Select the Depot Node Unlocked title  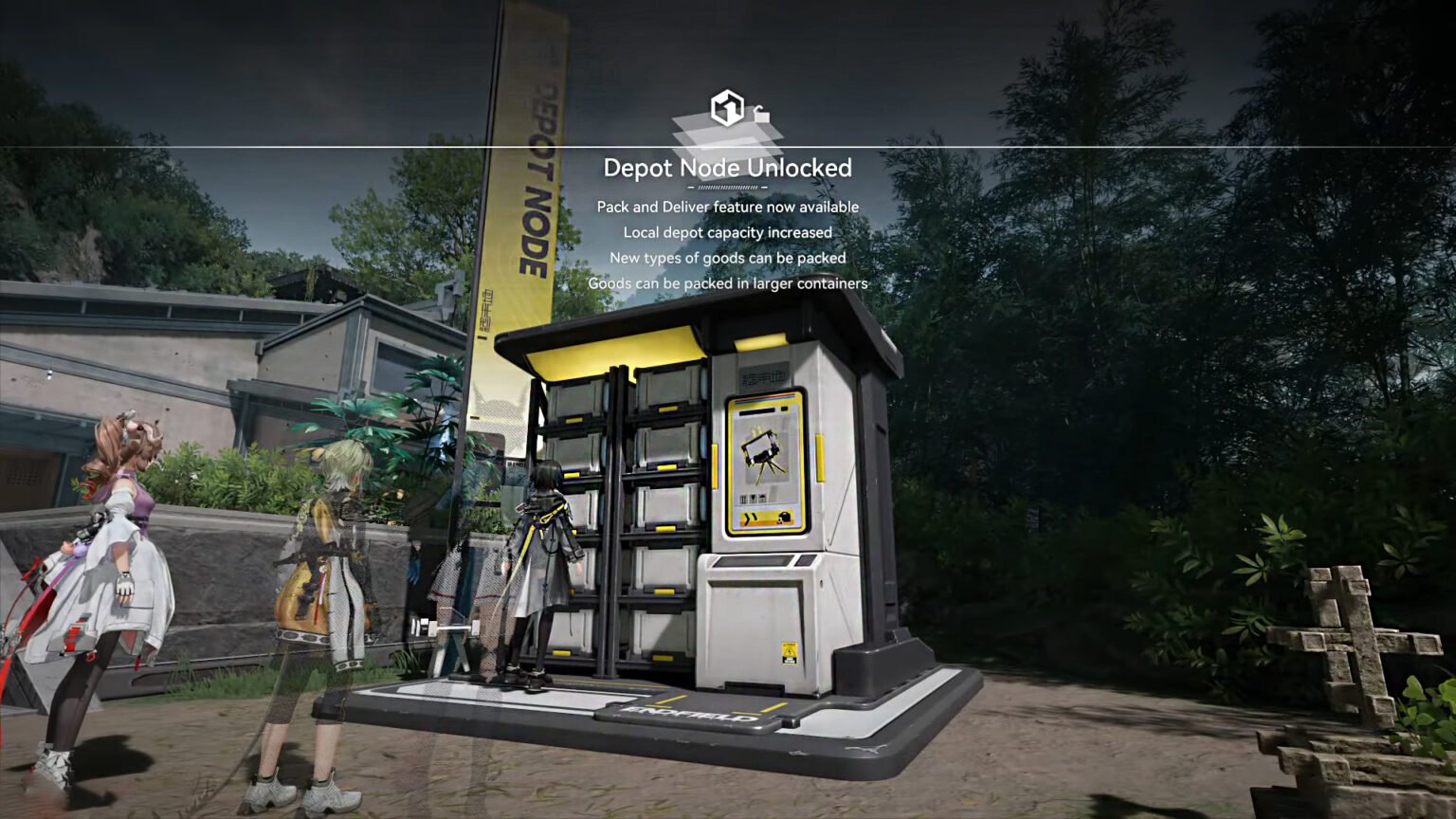pyautogui.click(x=728, y=169)
